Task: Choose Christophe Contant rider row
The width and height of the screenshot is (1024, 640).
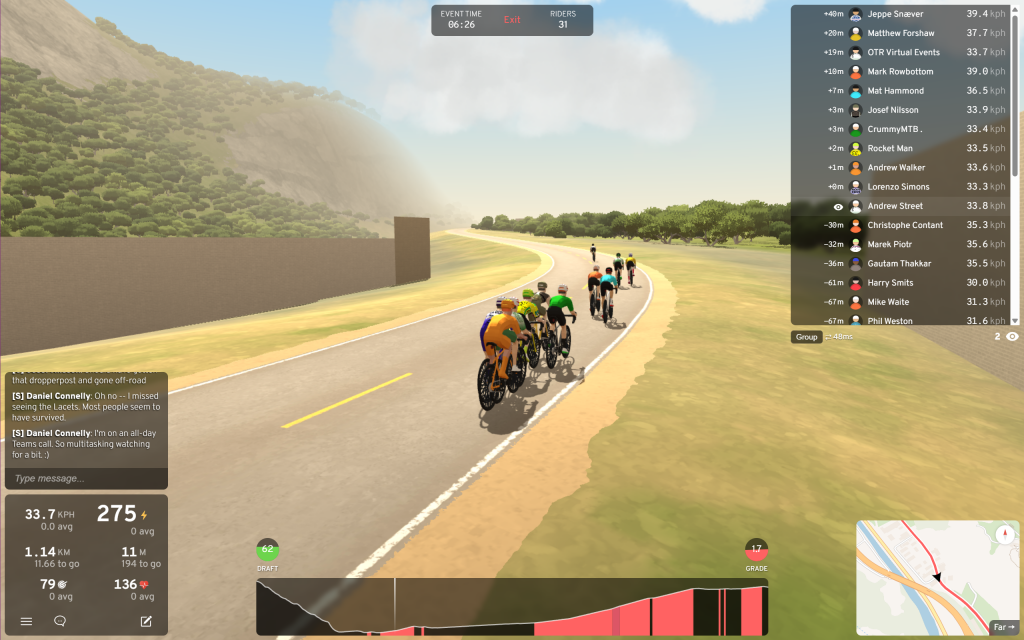Action: coord(905,225)
